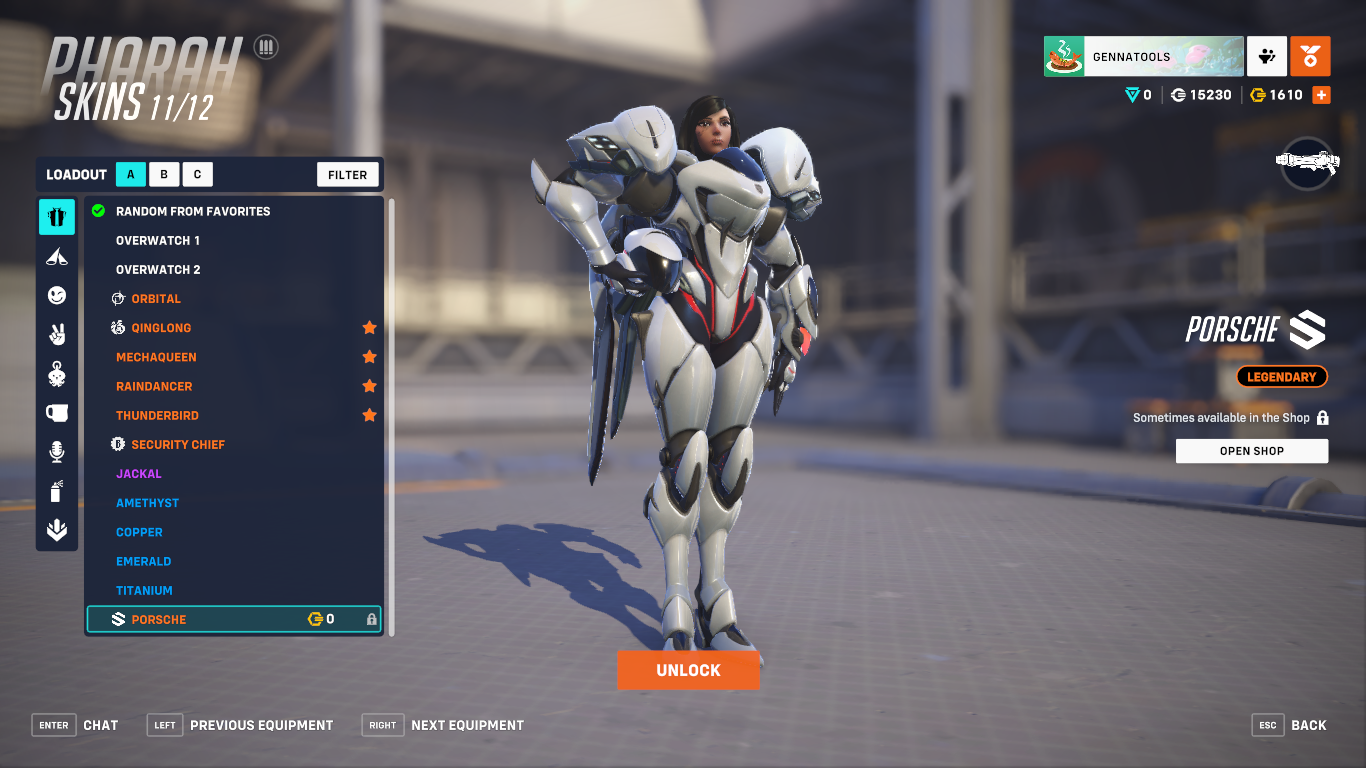Show the voice lines microphone category
1366x768 pixels.
57,452
